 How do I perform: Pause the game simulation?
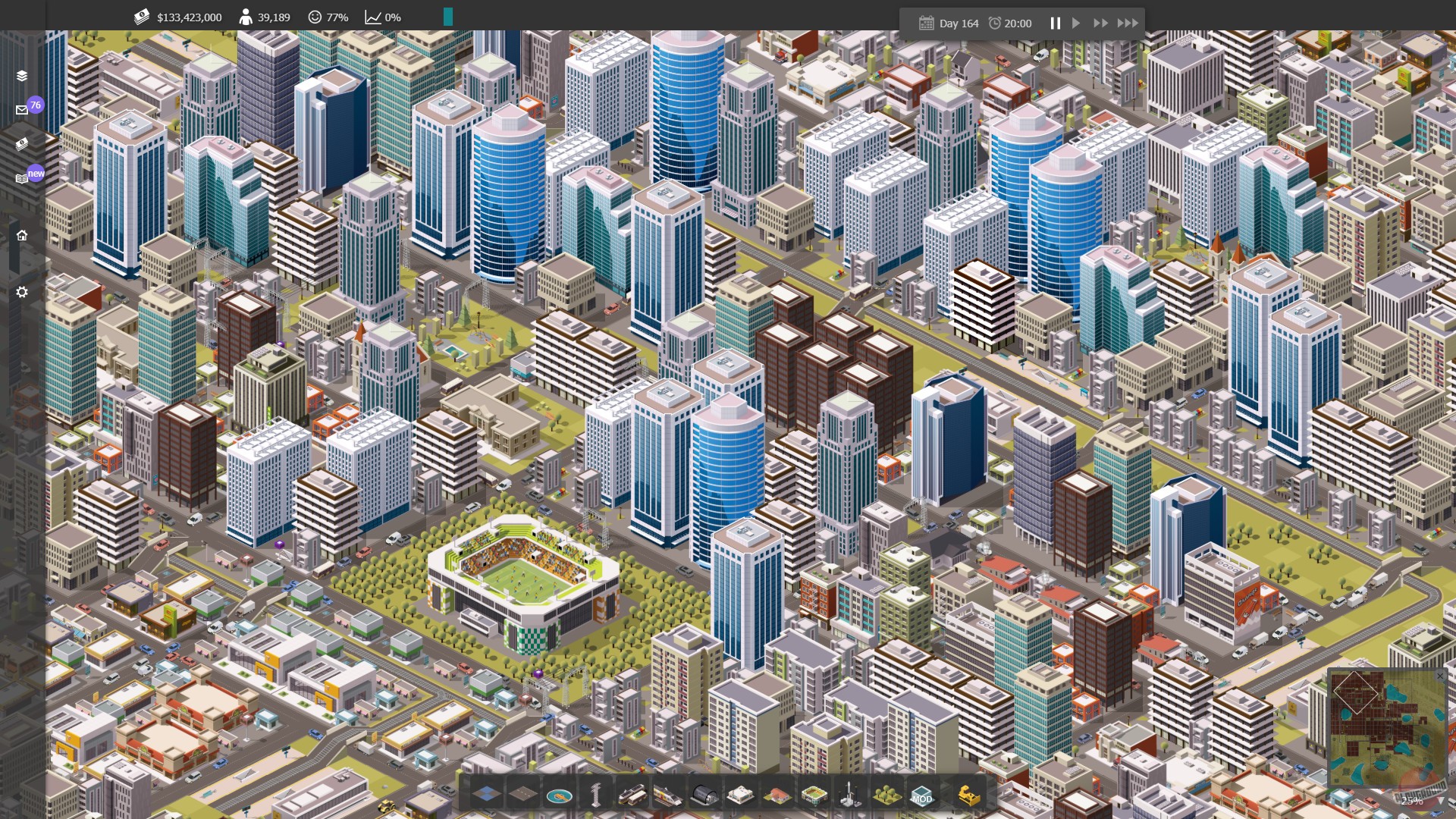(1055, 23)
